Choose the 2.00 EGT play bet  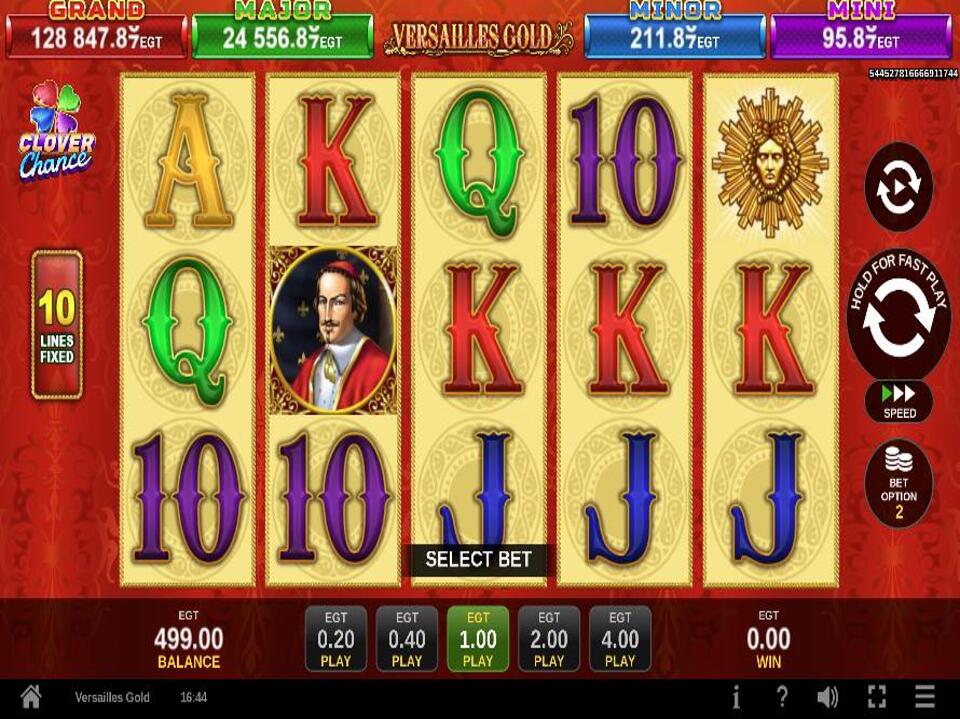pyautogui.click(x=549, y=638)
